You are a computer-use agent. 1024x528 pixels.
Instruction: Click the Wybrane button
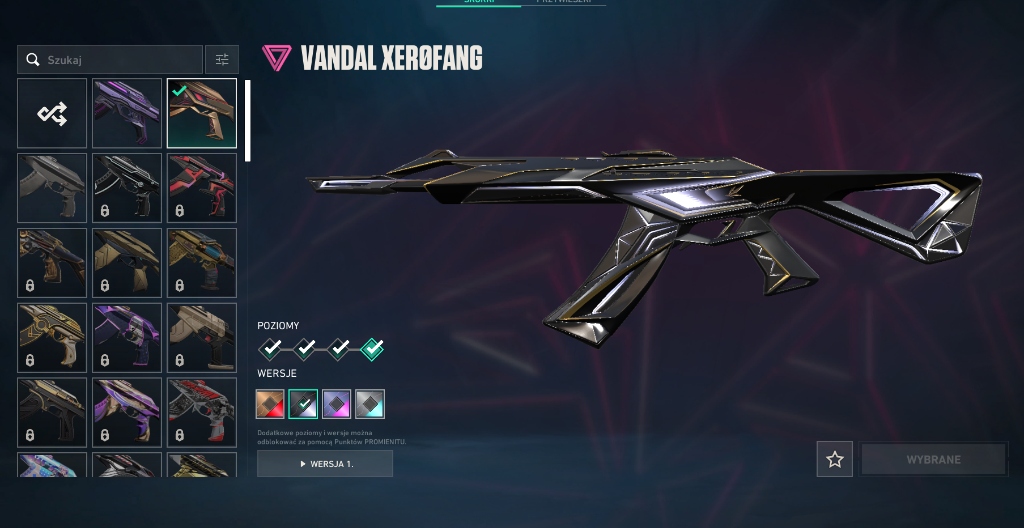[x=933, y=459]
